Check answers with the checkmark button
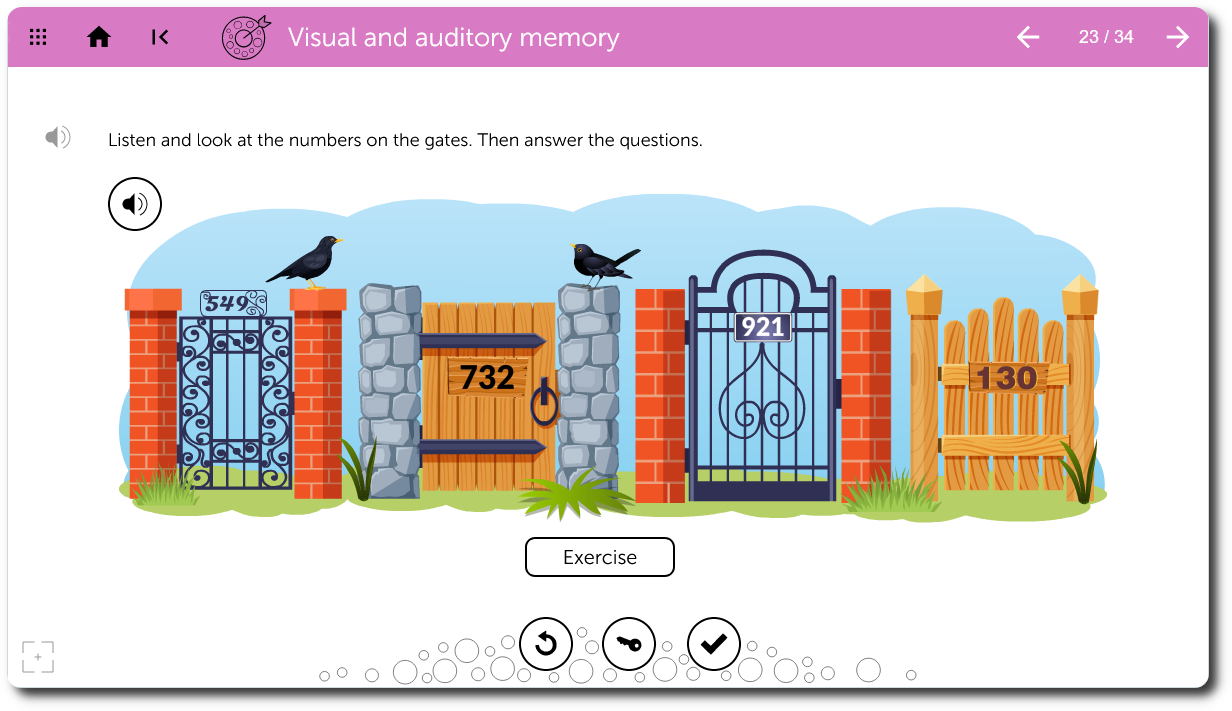The height and width of the screenshot is (711, 1232). pos(714,644)
